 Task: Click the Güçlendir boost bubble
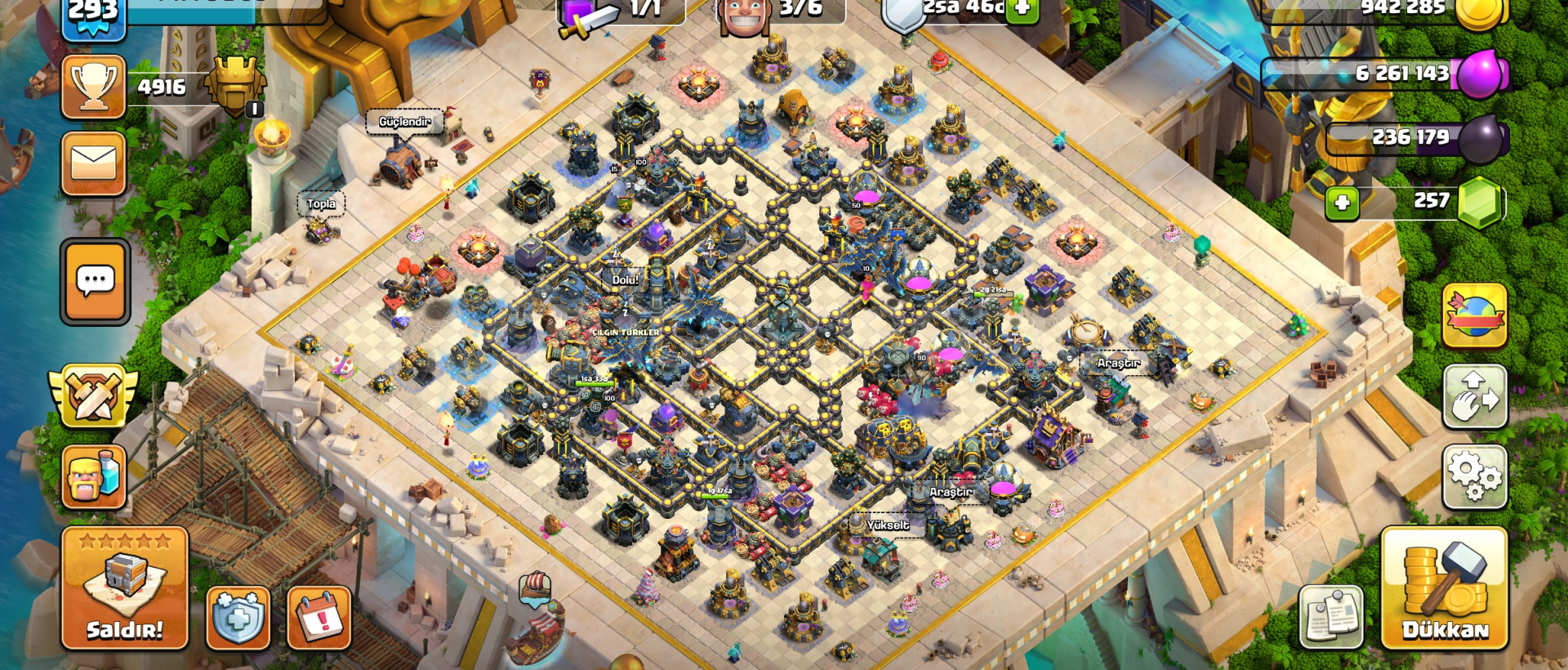(404, 121)
